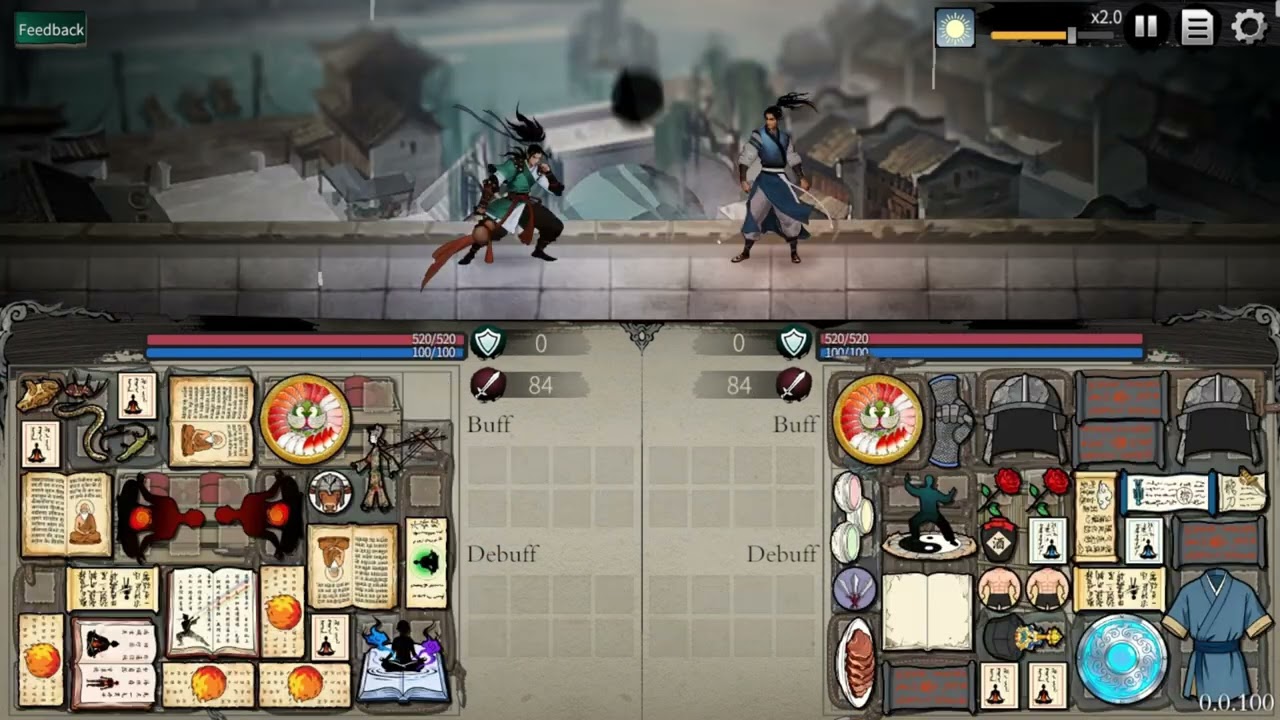
Task: Select the sushi cat medallion item
Action: click(x=305, y=418)
